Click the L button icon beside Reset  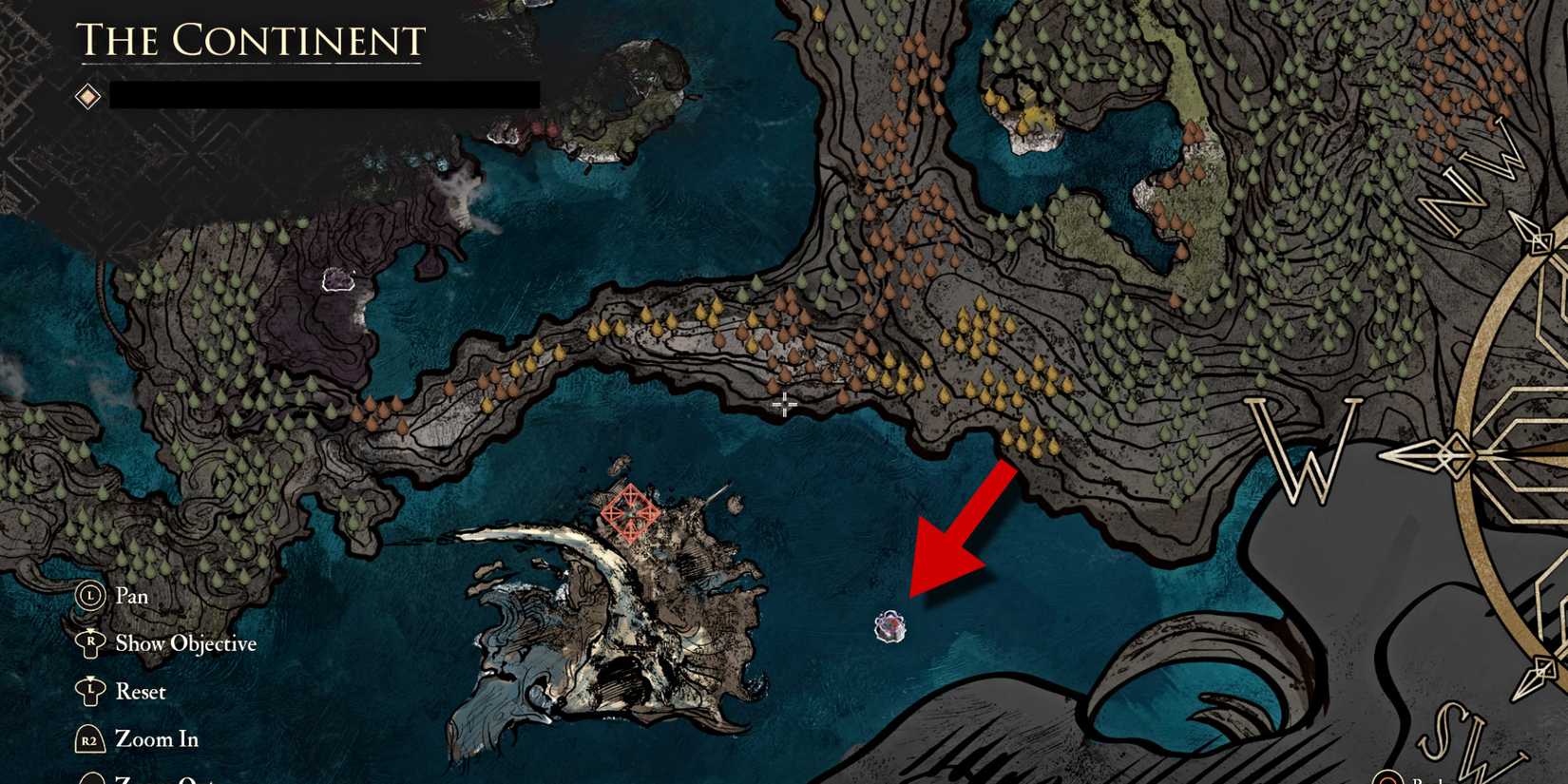click(90, 692)
